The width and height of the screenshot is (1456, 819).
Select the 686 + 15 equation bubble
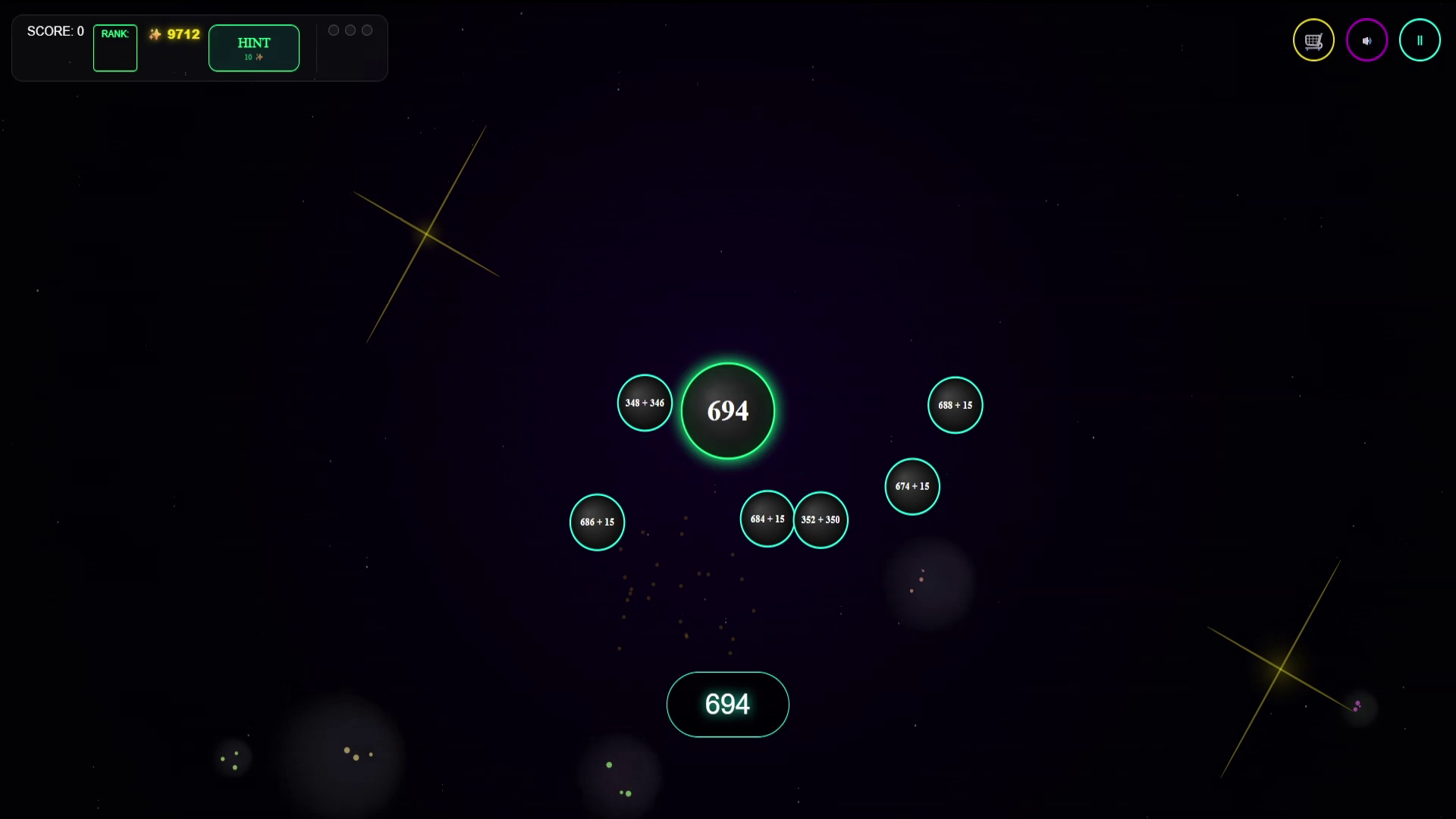(597, 522)
